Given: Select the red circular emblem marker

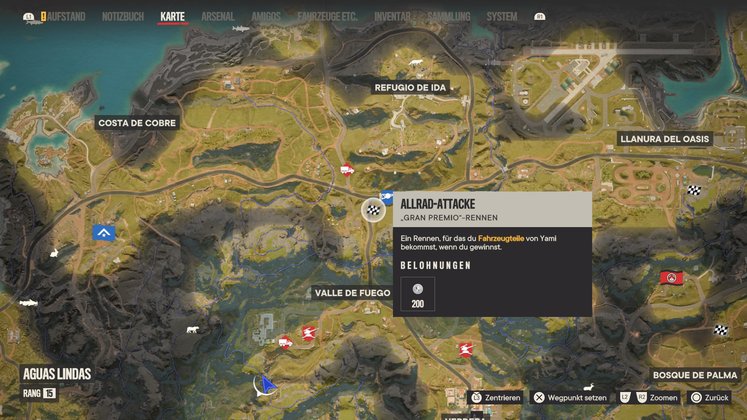Looking at the screenshot, I should pyautogui.click(x=672, y=277).
